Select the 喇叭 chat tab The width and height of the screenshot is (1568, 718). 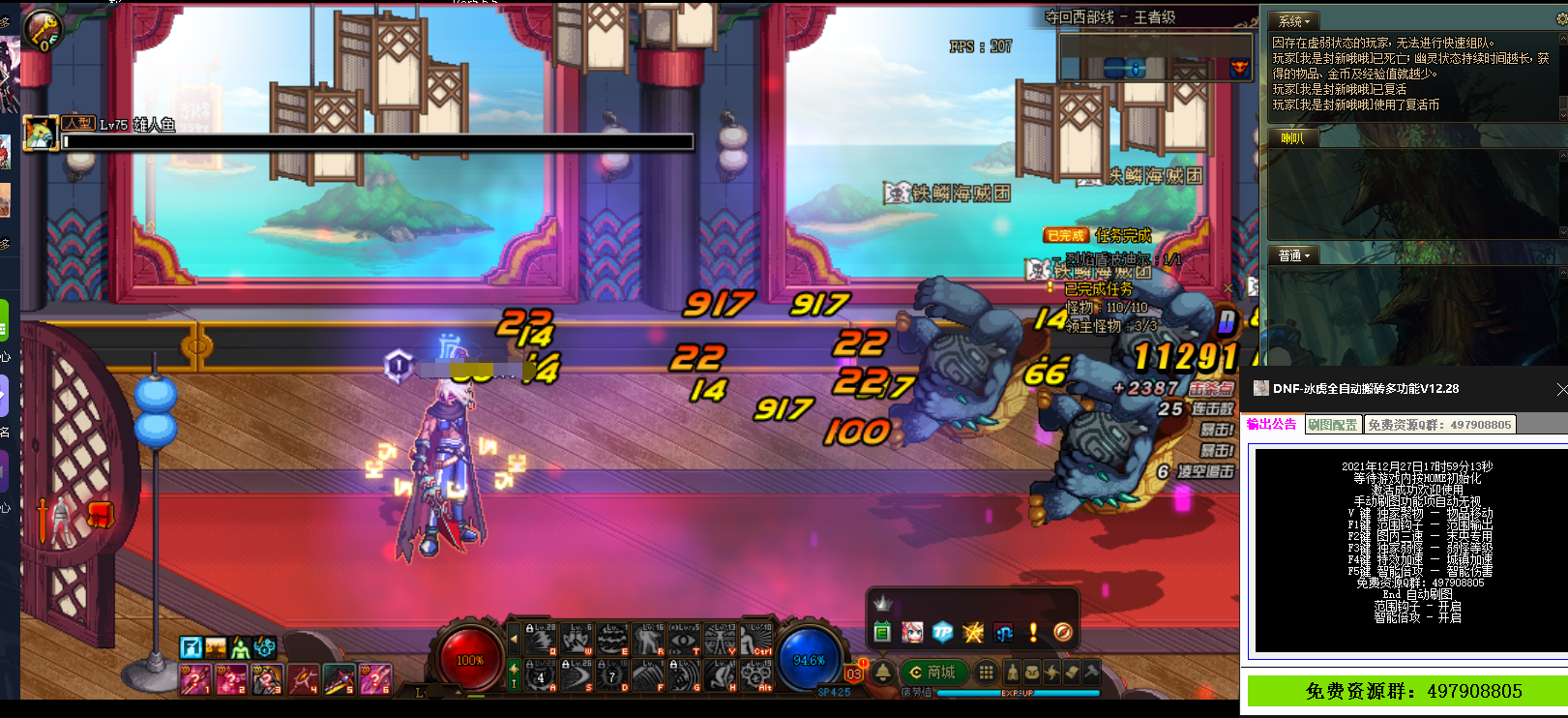[x=1292, y=138]
